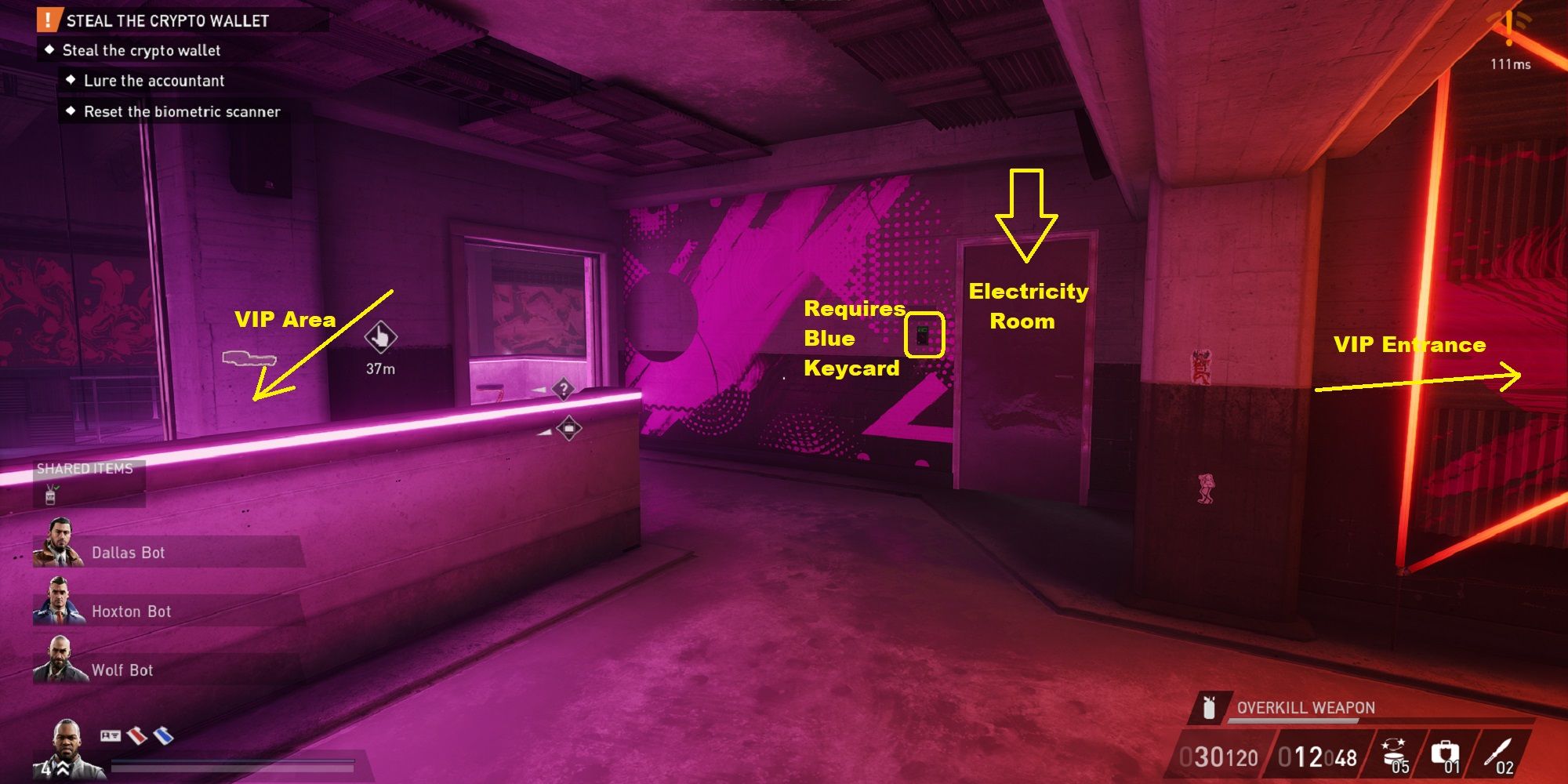
Task: Select the deployable bag icon labeled 01
Action: [x=1445, y=750]
